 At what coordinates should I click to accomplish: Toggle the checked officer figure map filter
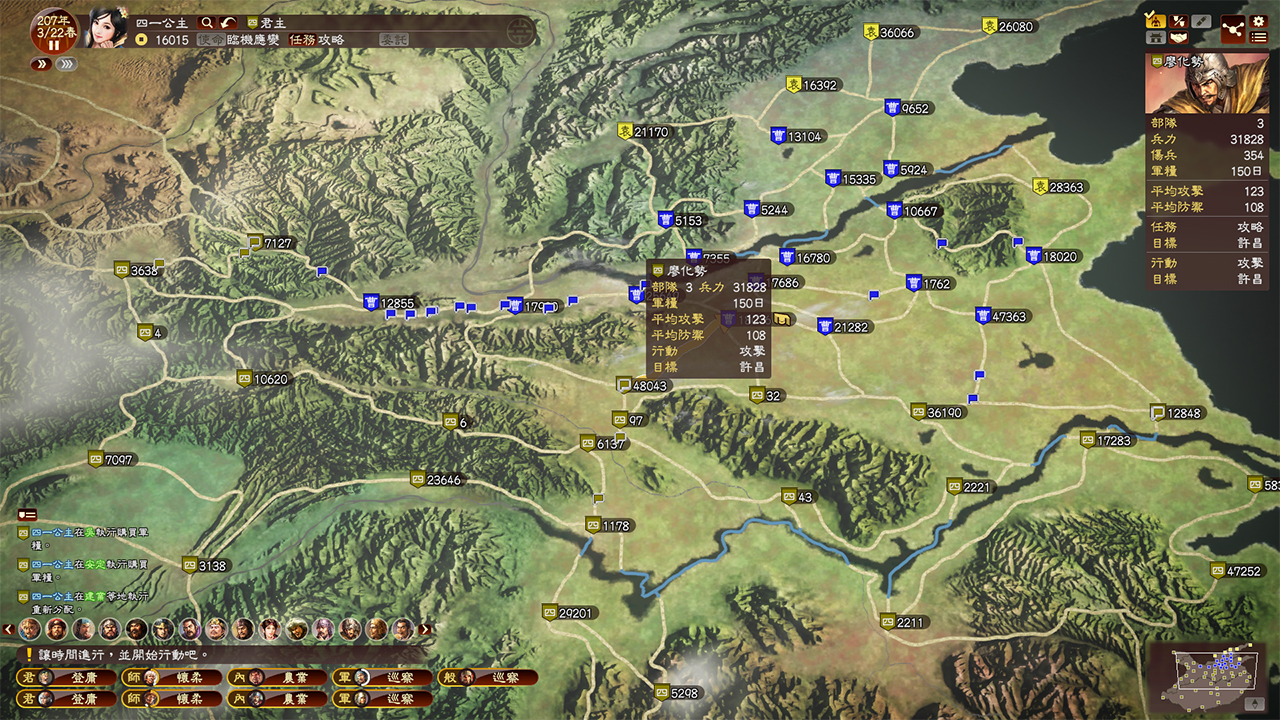1156,20
